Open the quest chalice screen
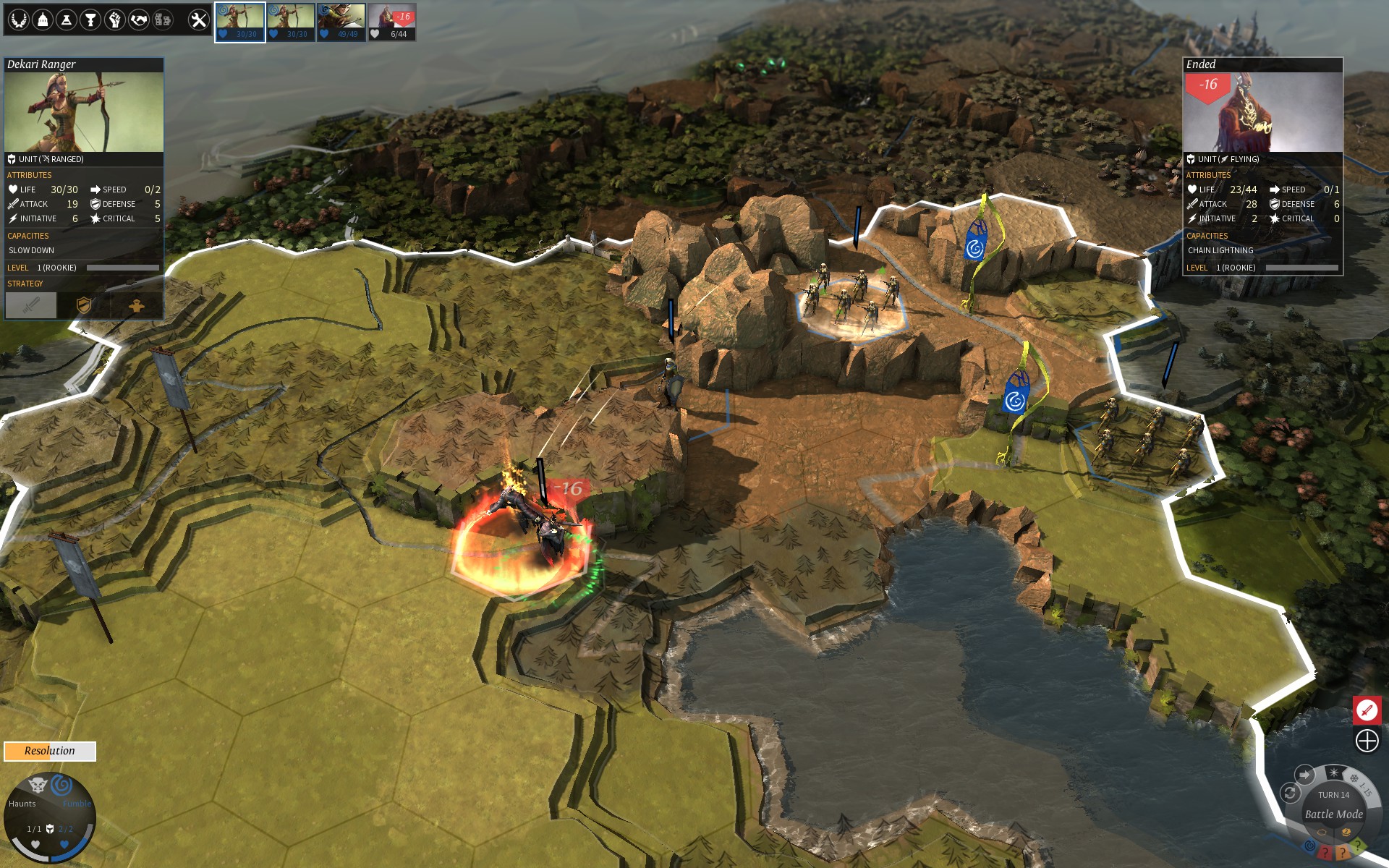Viewport: 1389px width, 868px height. click(x=90, y=20)
